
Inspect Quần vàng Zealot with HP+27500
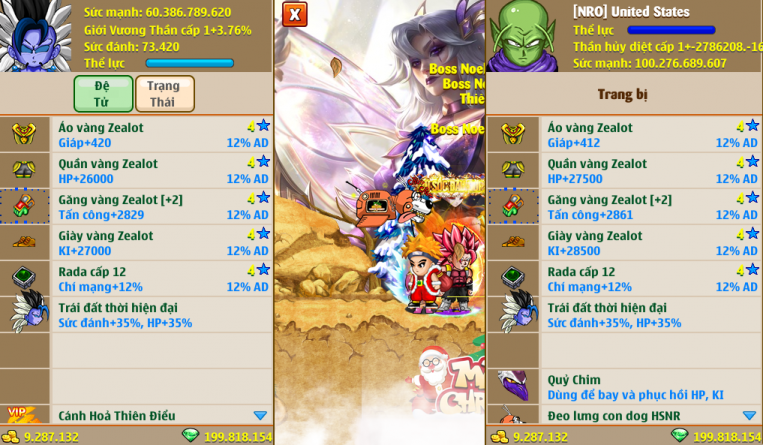pos(650,171)
